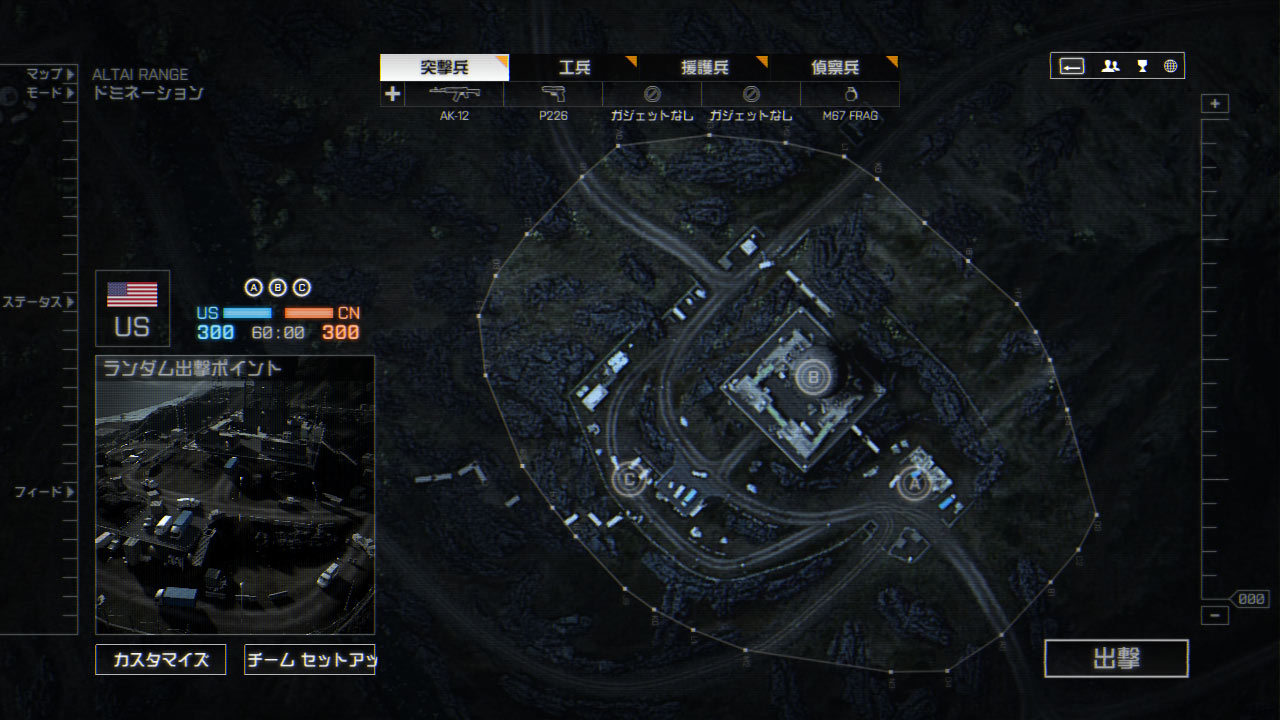1280x720 pixels.
Task: Click the plus button beside the loadout
Action: pos(392,94)
